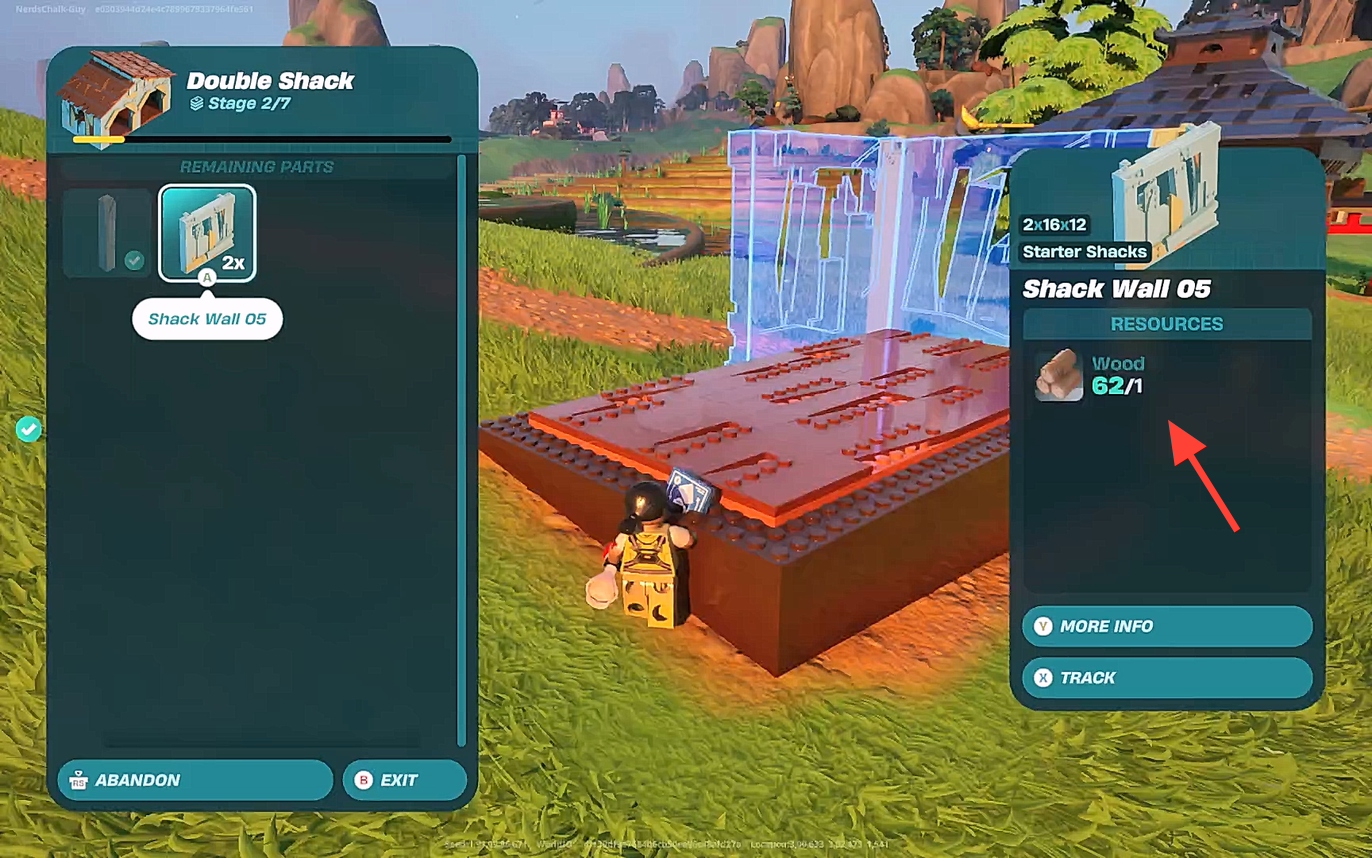This screenshot has height=858, width=1372.
Task: Select the Shack Wall 05 part slot
Action: [207, 233]
